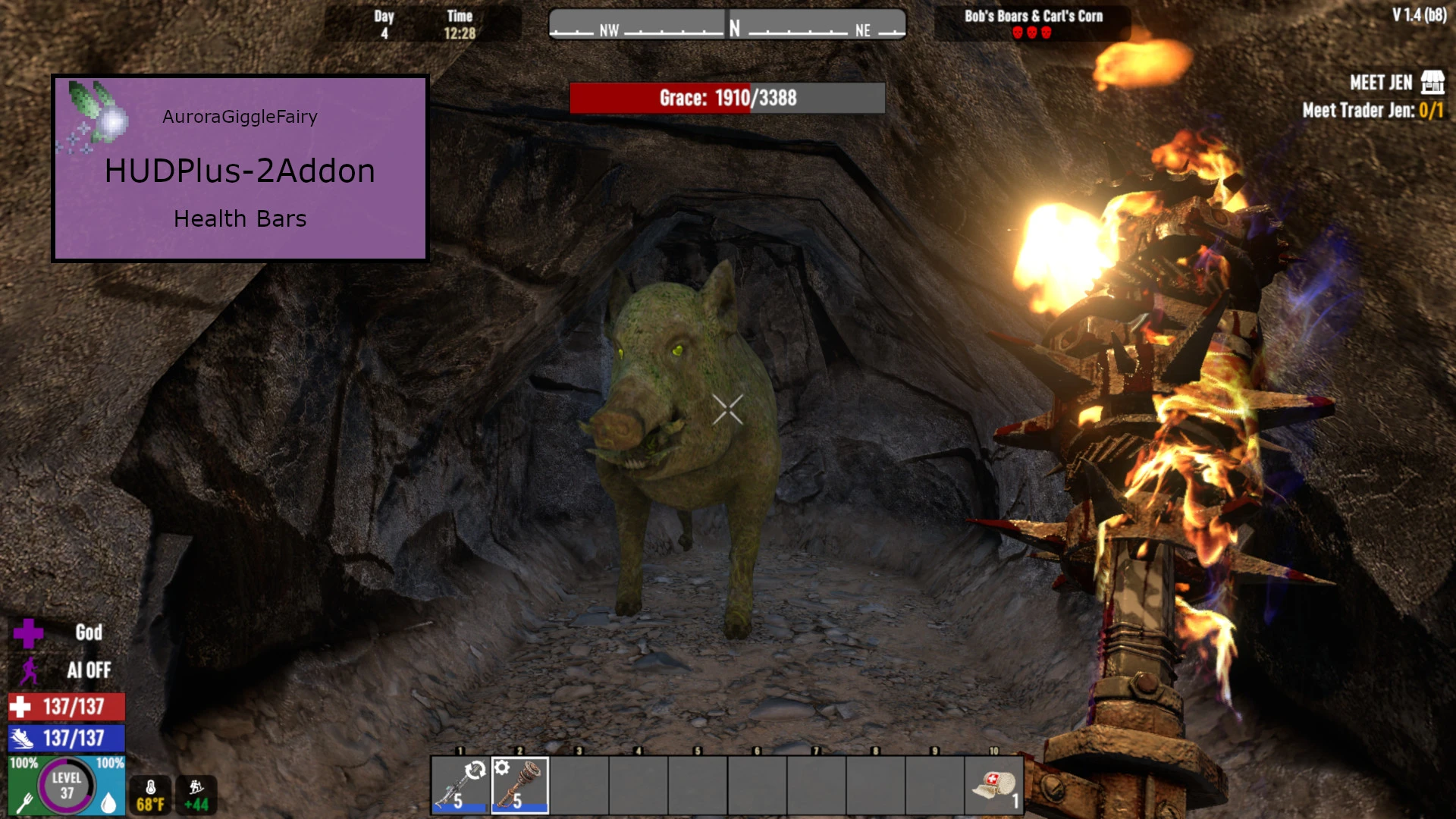The image size is (1456, 819).
Task: Select the first aid bandage hotbar slot
Action: (994, 786)
